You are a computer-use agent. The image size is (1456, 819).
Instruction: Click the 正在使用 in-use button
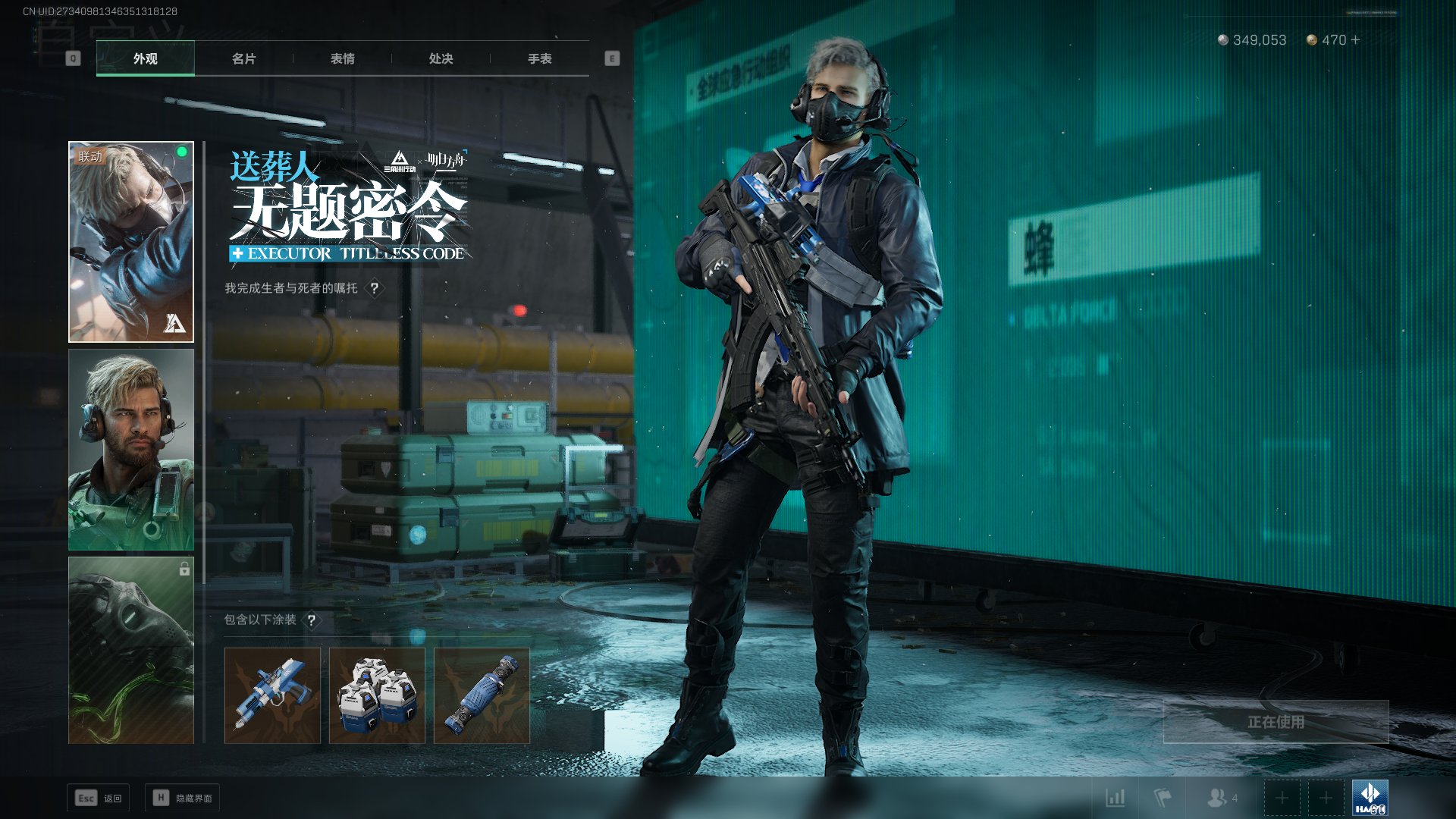coord(1276,722)
